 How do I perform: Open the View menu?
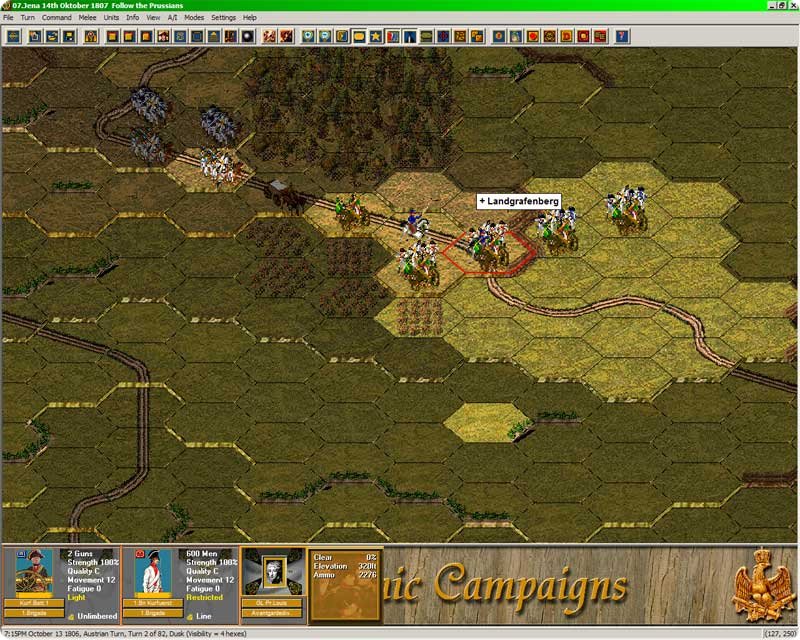pyautogui.click(x=153, y=18)
